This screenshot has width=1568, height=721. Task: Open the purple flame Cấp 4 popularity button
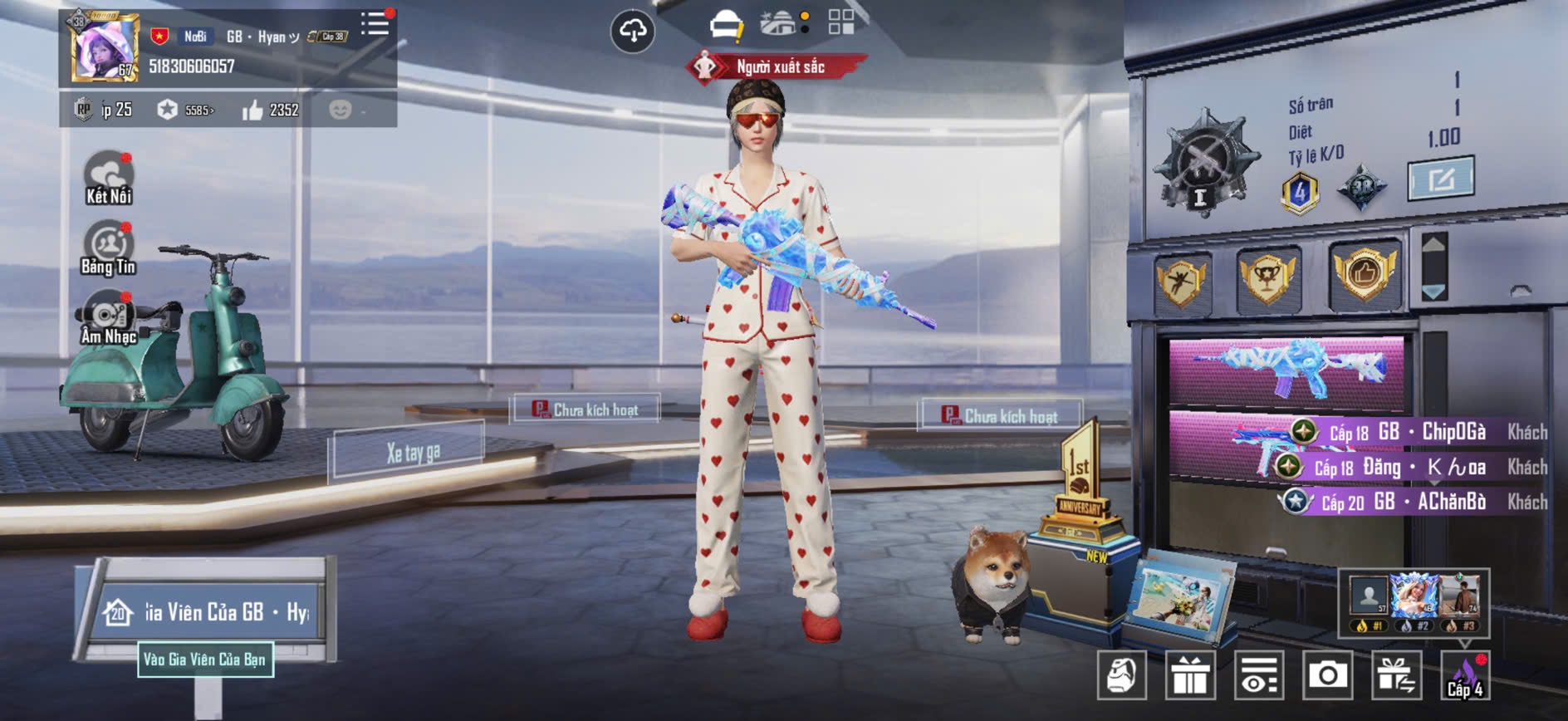coord(1465,675)
